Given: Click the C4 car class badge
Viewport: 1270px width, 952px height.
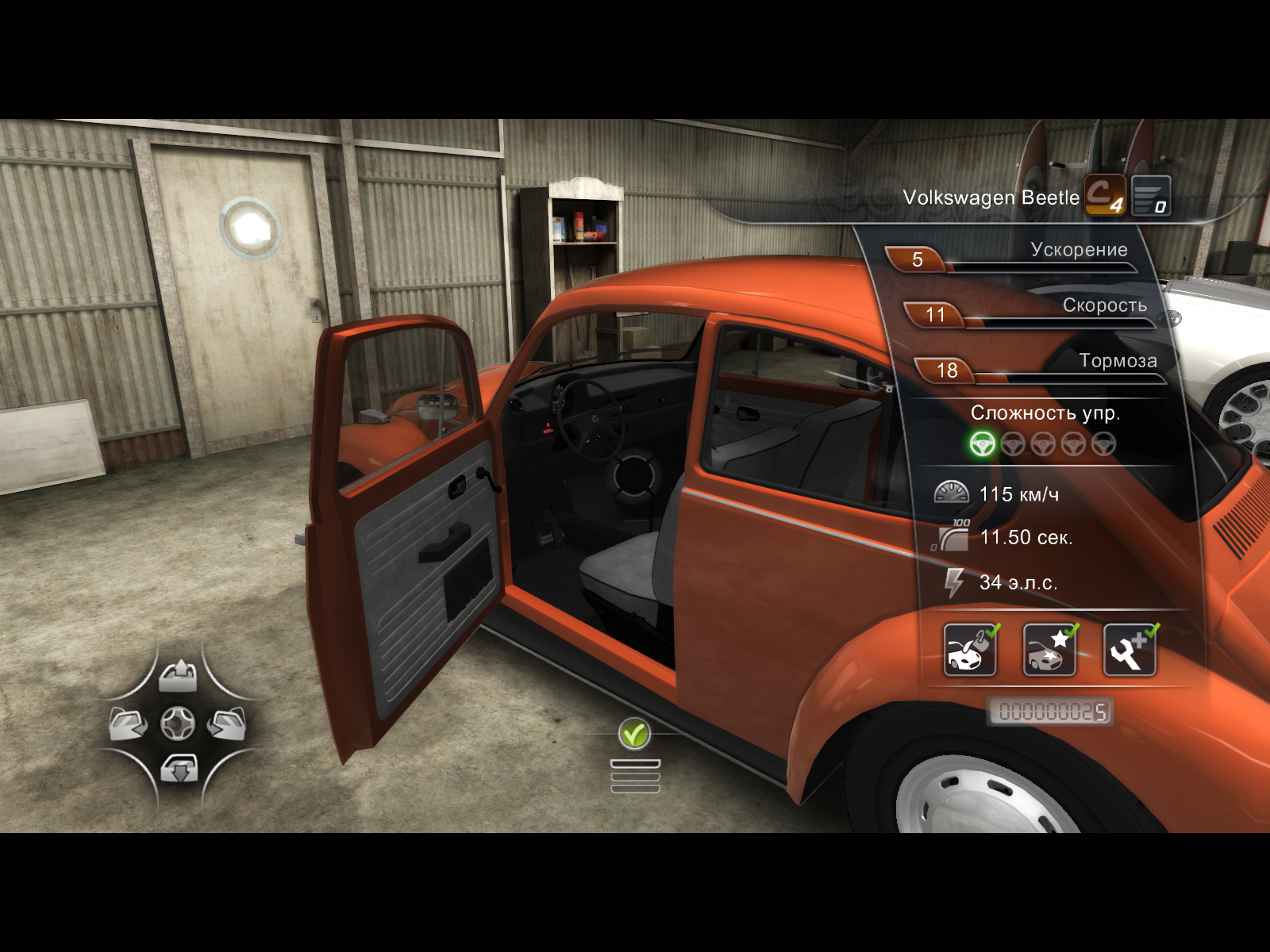Looking at the screenshot, I should (x=1105, y=195).
